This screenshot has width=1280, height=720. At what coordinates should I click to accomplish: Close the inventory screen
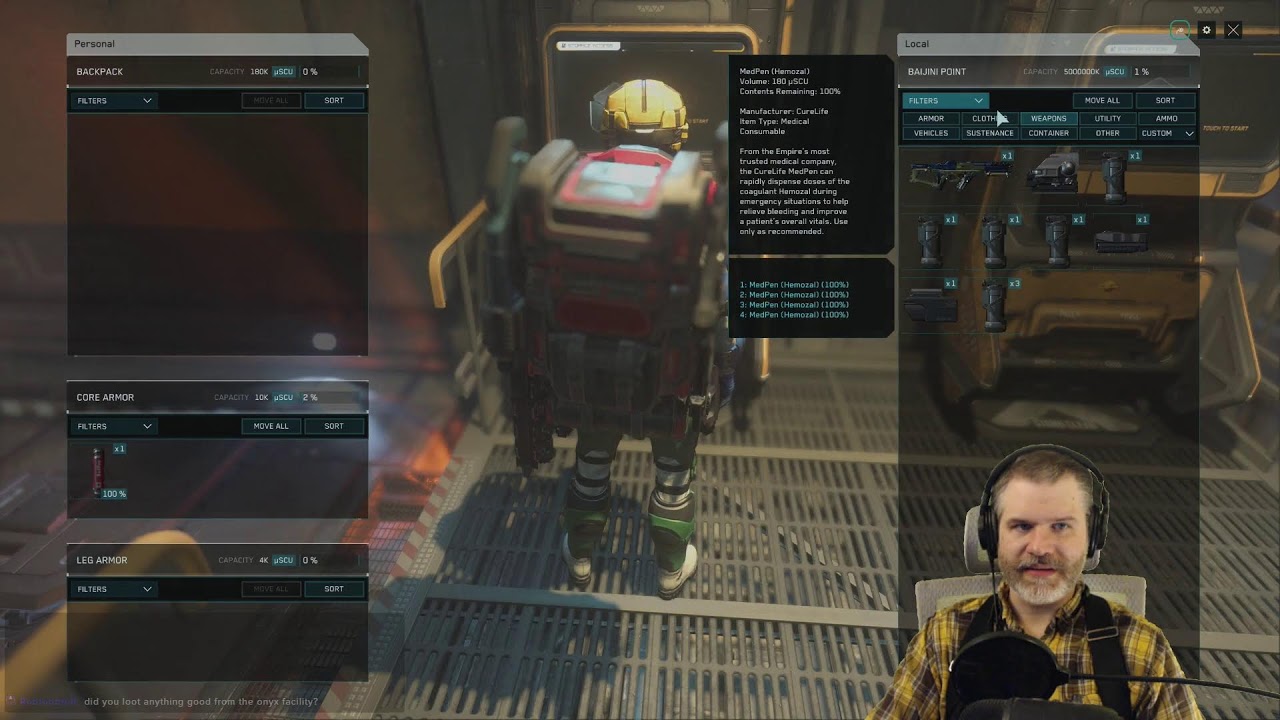click(x=1233, y=30)
